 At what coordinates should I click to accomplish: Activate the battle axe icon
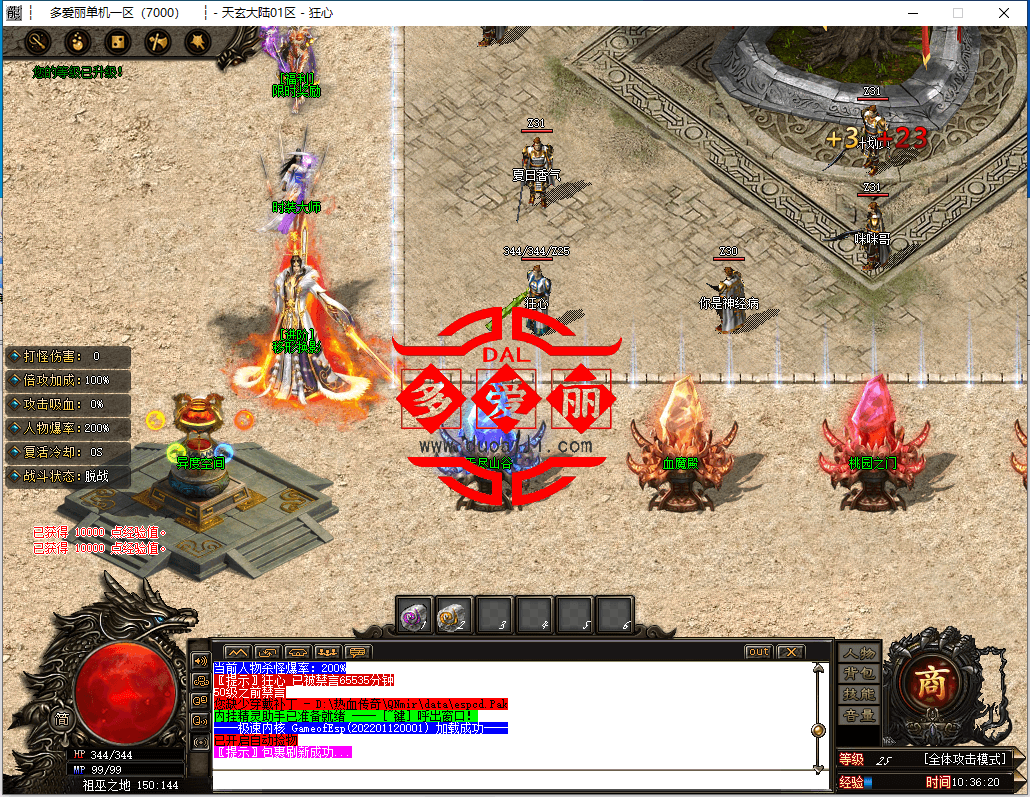point(157,42)
